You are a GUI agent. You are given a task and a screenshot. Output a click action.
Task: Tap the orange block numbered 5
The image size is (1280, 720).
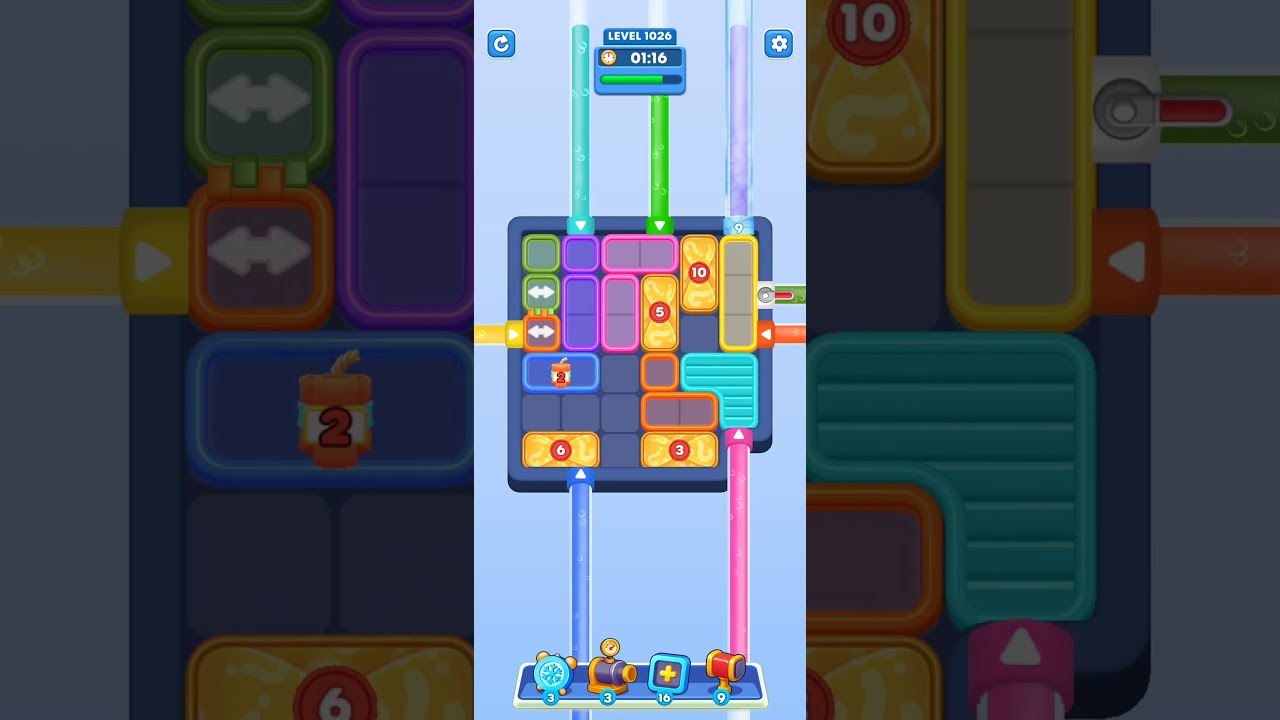pyautogui.click(x=658, y=312)
